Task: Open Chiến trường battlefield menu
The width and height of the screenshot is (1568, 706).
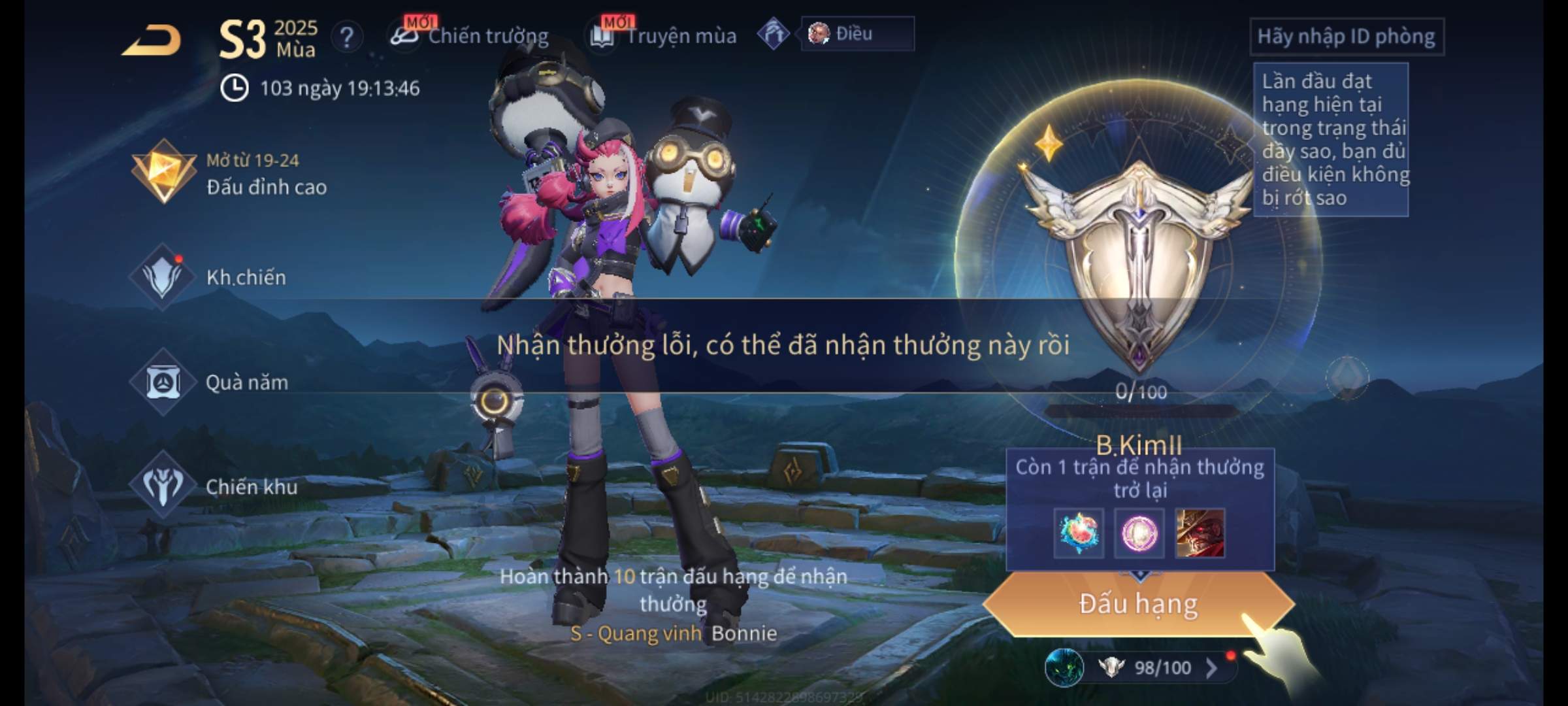Action: [x=470, y=36]
